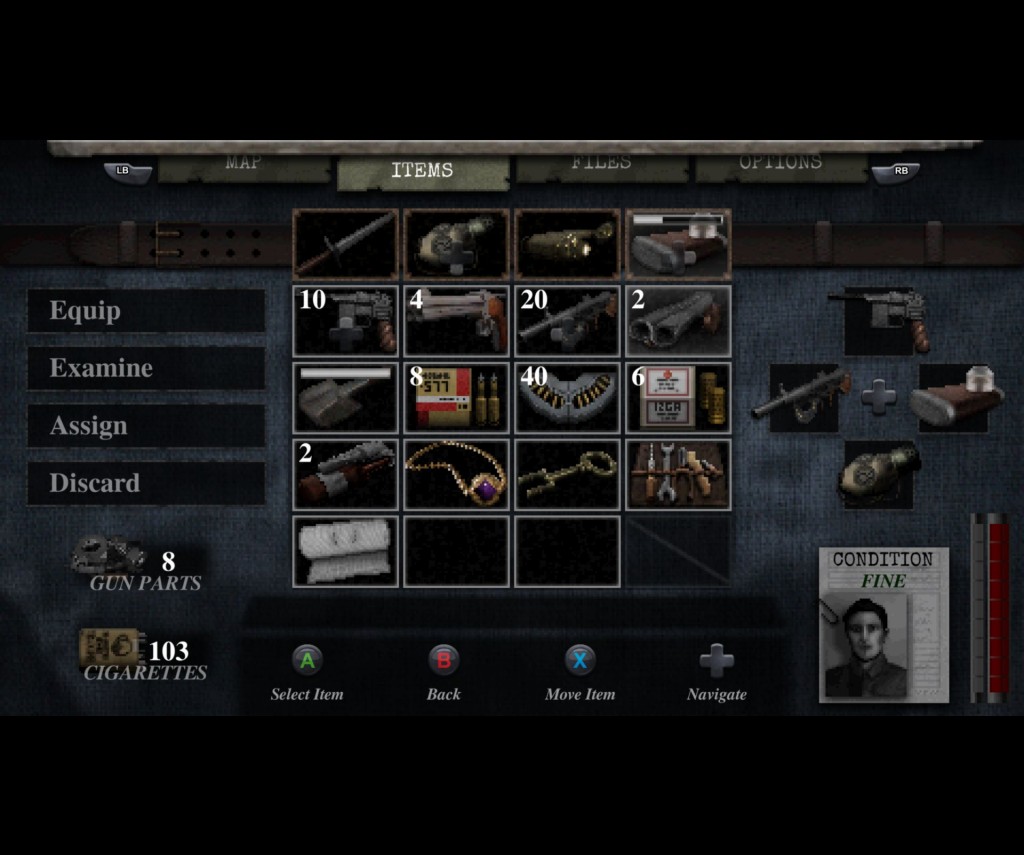Click the purple gem necklace
Viewport: 1024px width, 855px height.
(457, 475)
